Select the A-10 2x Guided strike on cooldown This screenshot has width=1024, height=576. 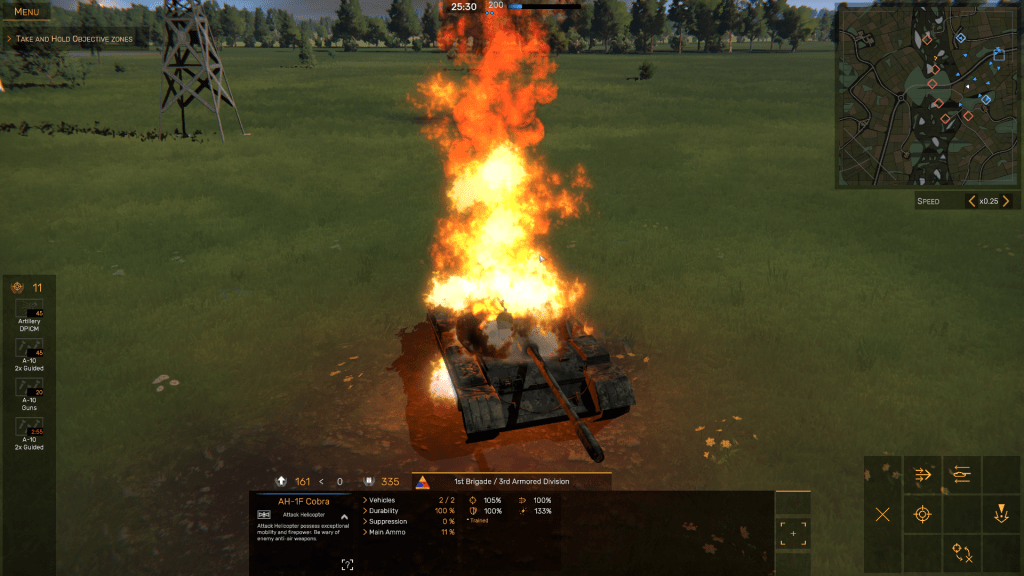click(x=29, y=434)
